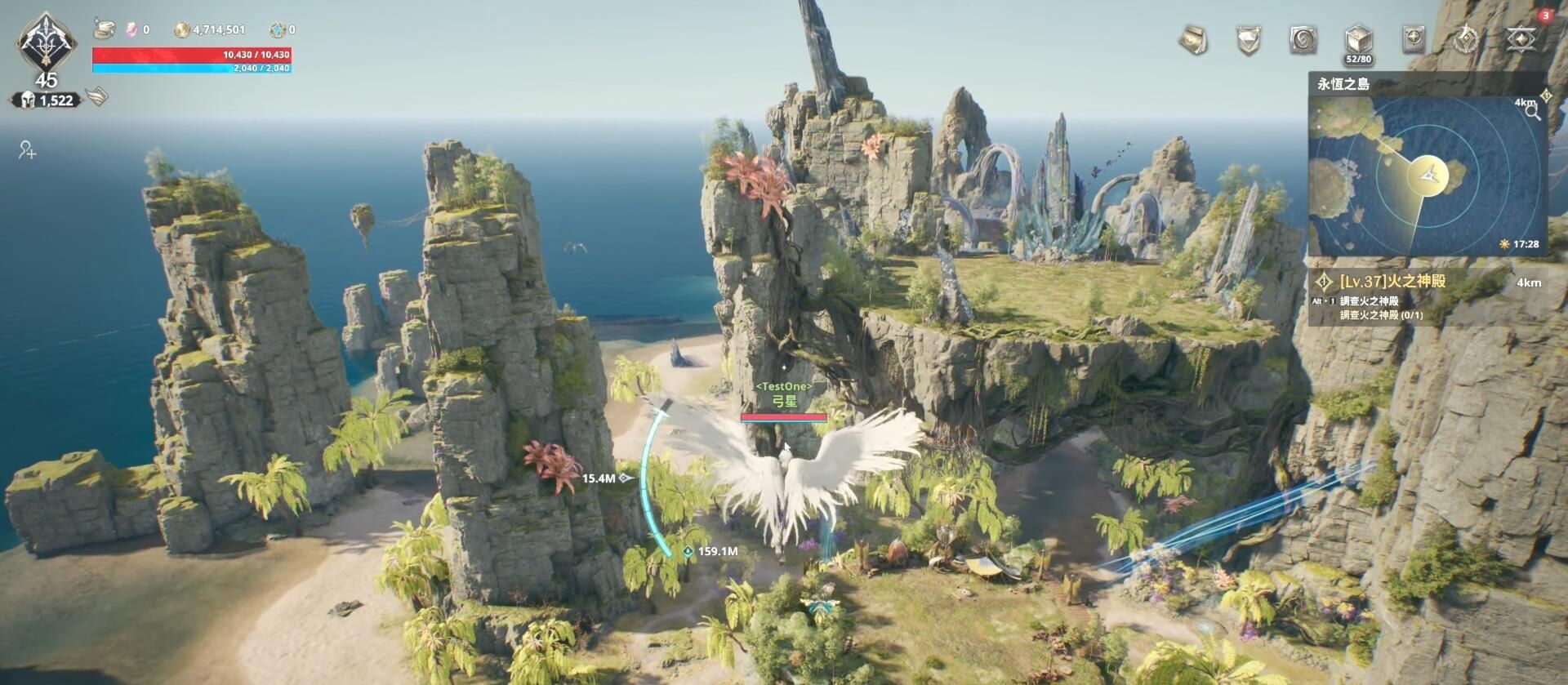The height and width of the screenshot is (685, 1568).
Task: Open the diamond banner shop icon
Action: click(1249, 39)
